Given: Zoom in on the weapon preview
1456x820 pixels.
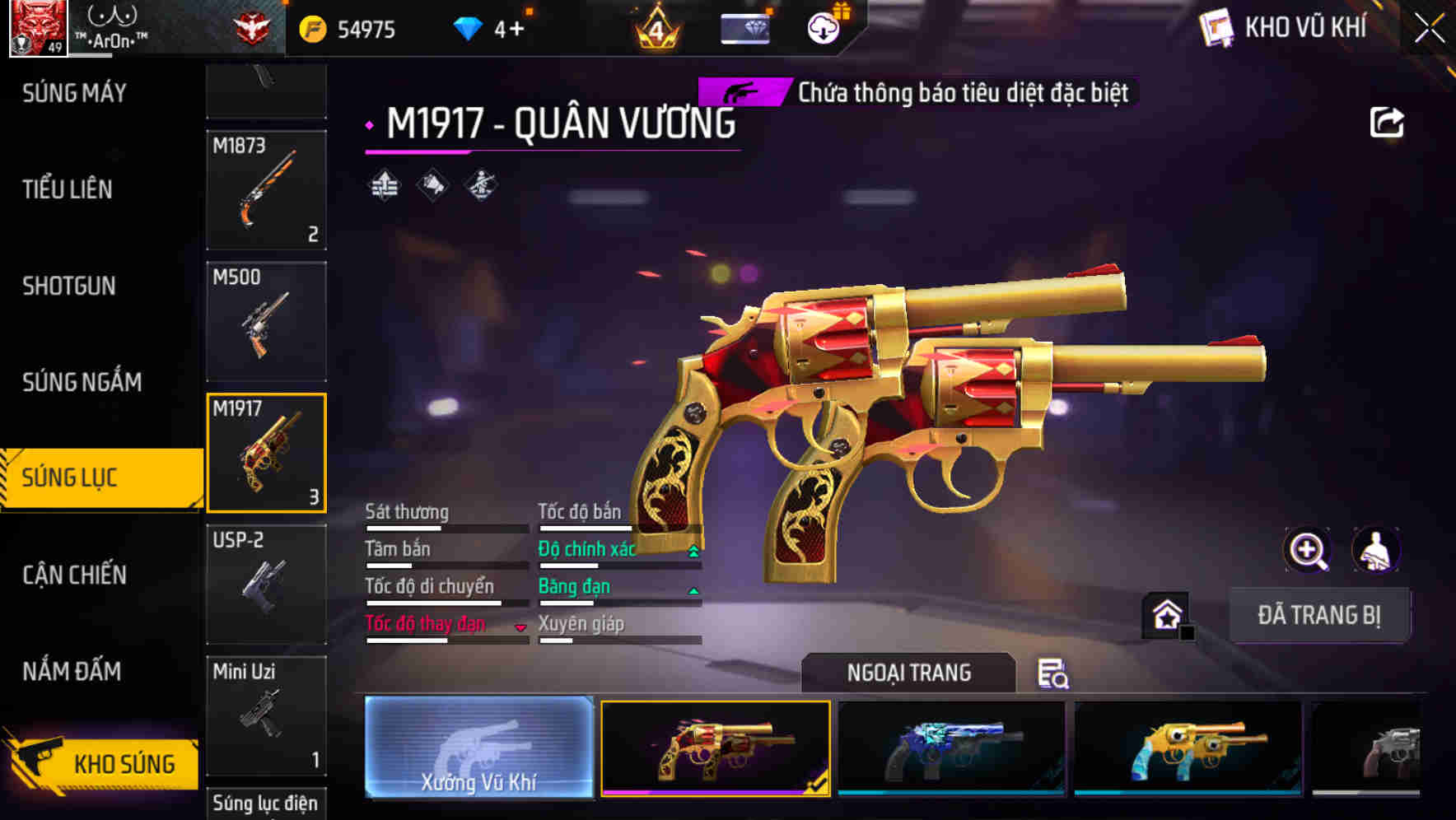Looking at the screenshot, I should click(1306, 550).
